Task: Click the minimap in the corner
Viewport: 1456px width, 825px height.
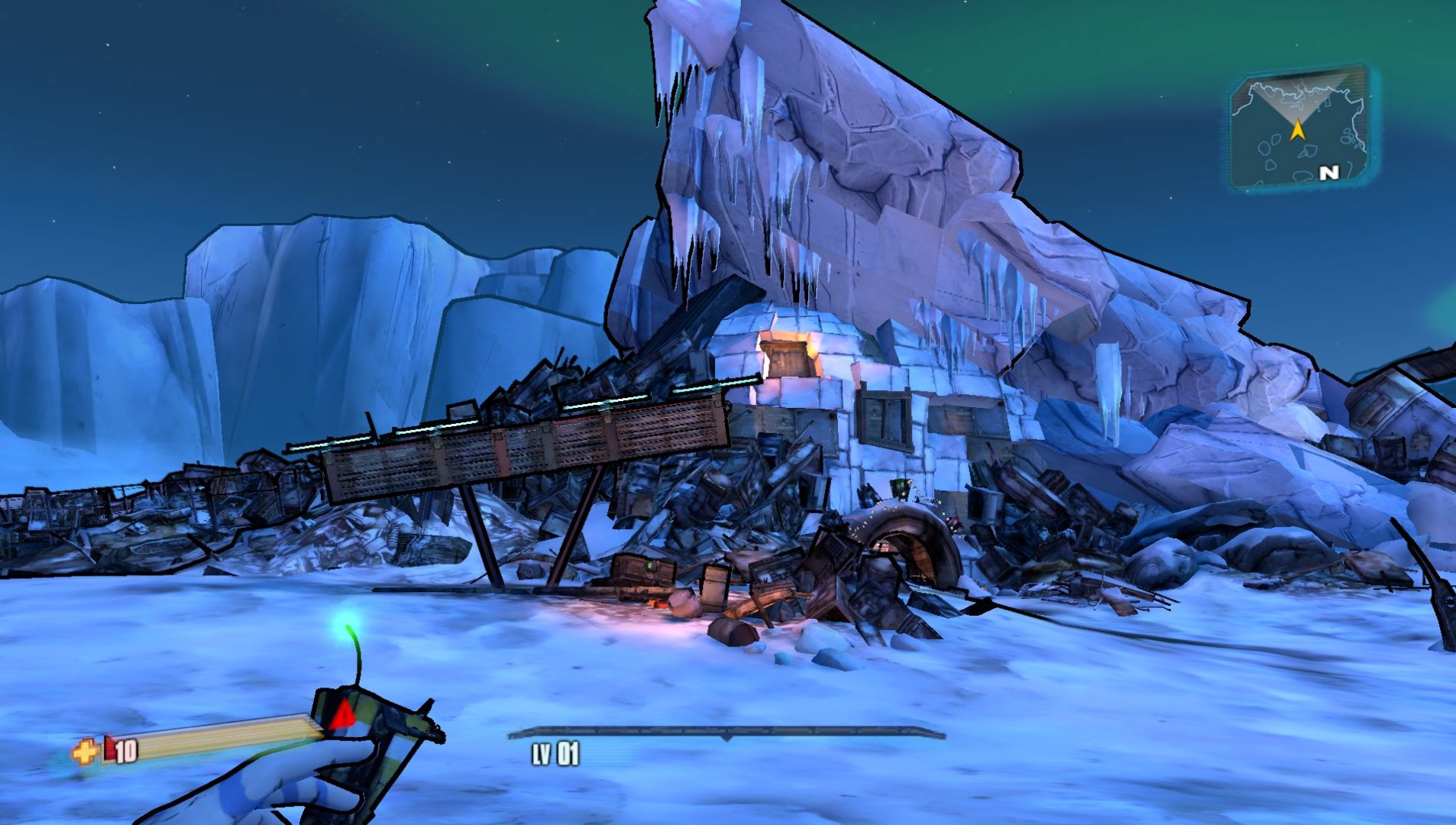Action: pos(1299,129)
